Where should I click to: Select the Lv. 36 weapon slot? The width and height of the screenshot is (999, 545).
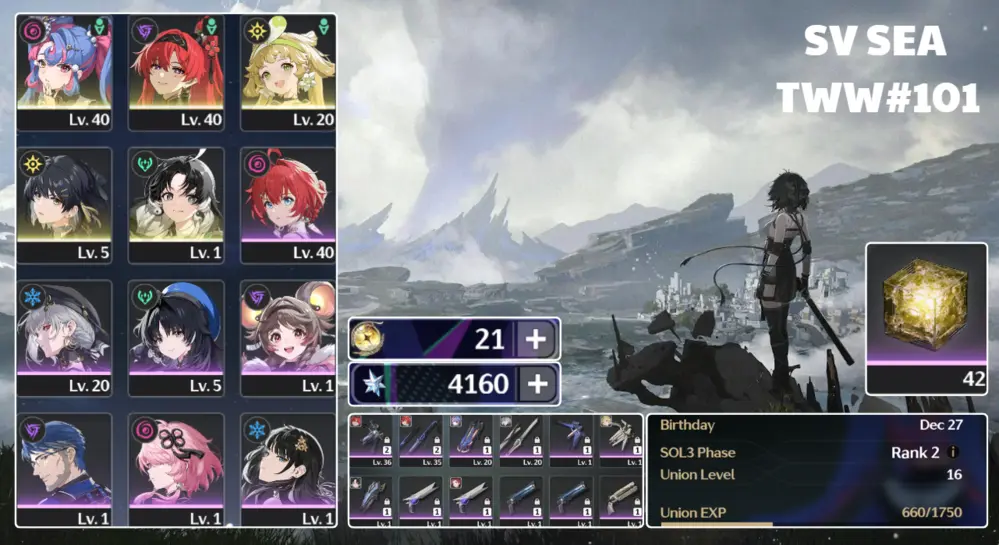[373, 441]
